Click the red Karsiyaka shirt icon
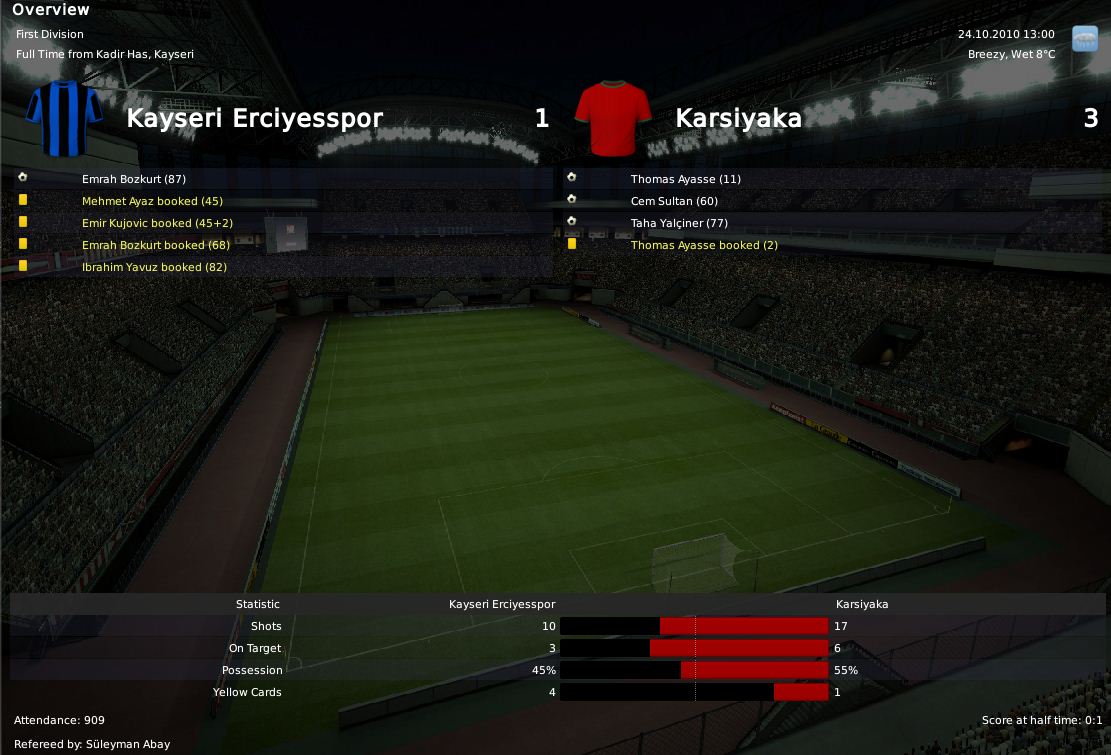This screenshot has width=1111, height=755. 613,118
